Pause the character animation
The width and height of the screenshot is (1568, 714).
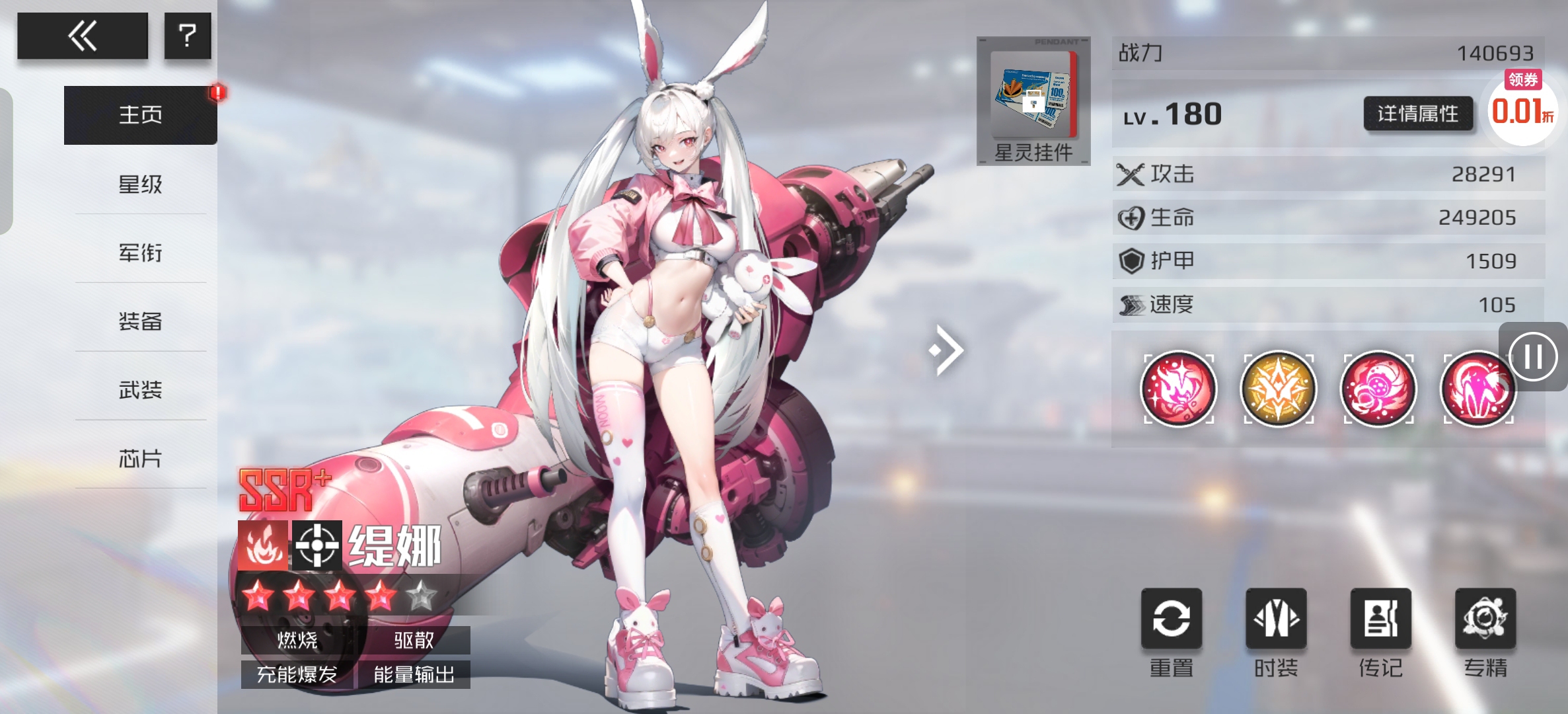coord(1534,357)
